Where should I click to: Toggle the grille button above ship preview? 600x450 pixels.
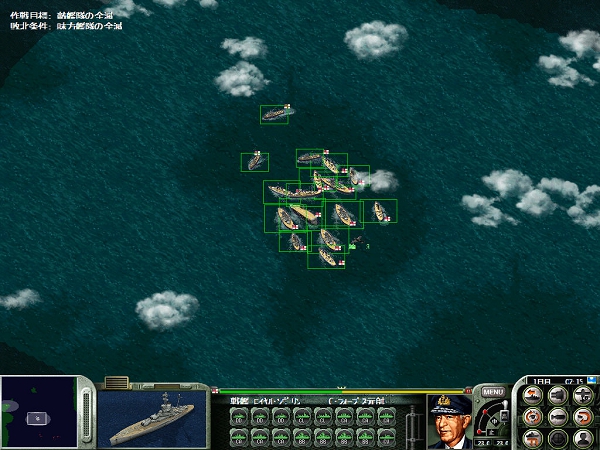click(116, 382)
